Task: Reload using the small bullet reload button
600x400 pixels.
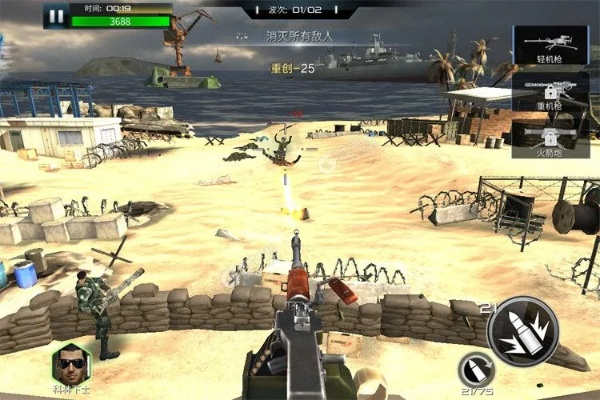Action: tap(475, 365)
